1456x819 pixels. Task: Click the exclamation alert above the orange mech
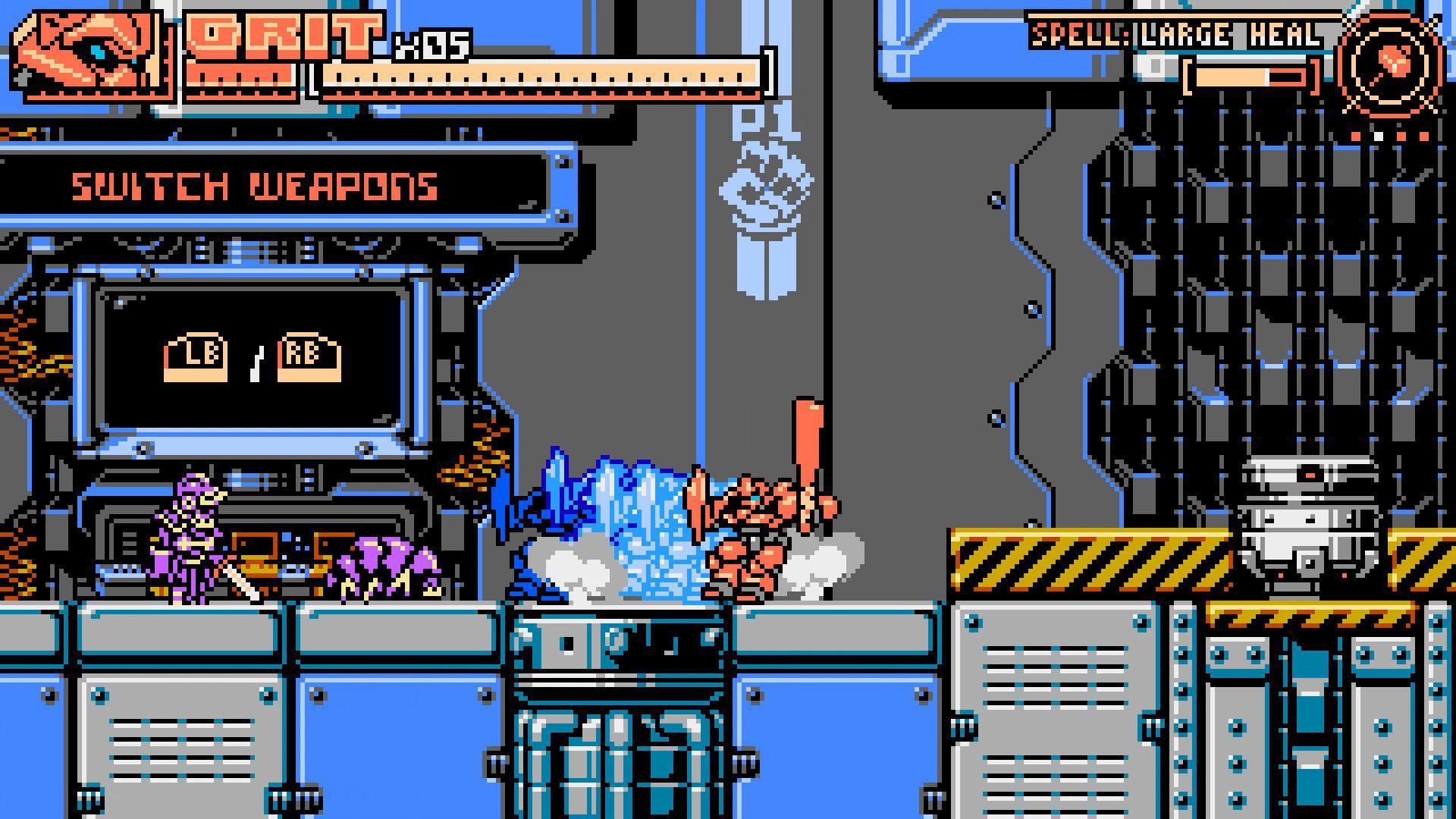click(x=808, y=440)
